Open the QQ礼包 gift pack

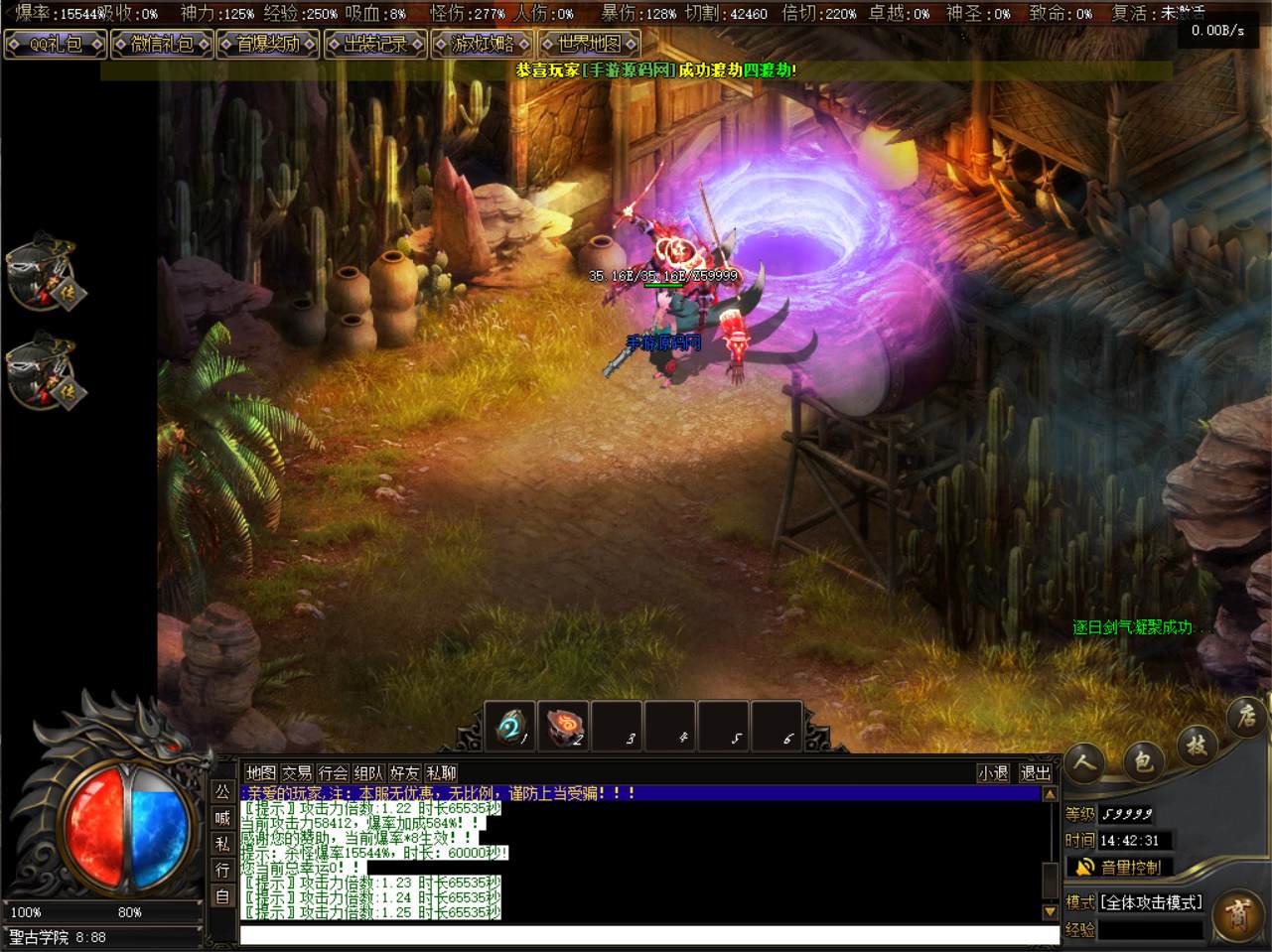coord(55,45)
